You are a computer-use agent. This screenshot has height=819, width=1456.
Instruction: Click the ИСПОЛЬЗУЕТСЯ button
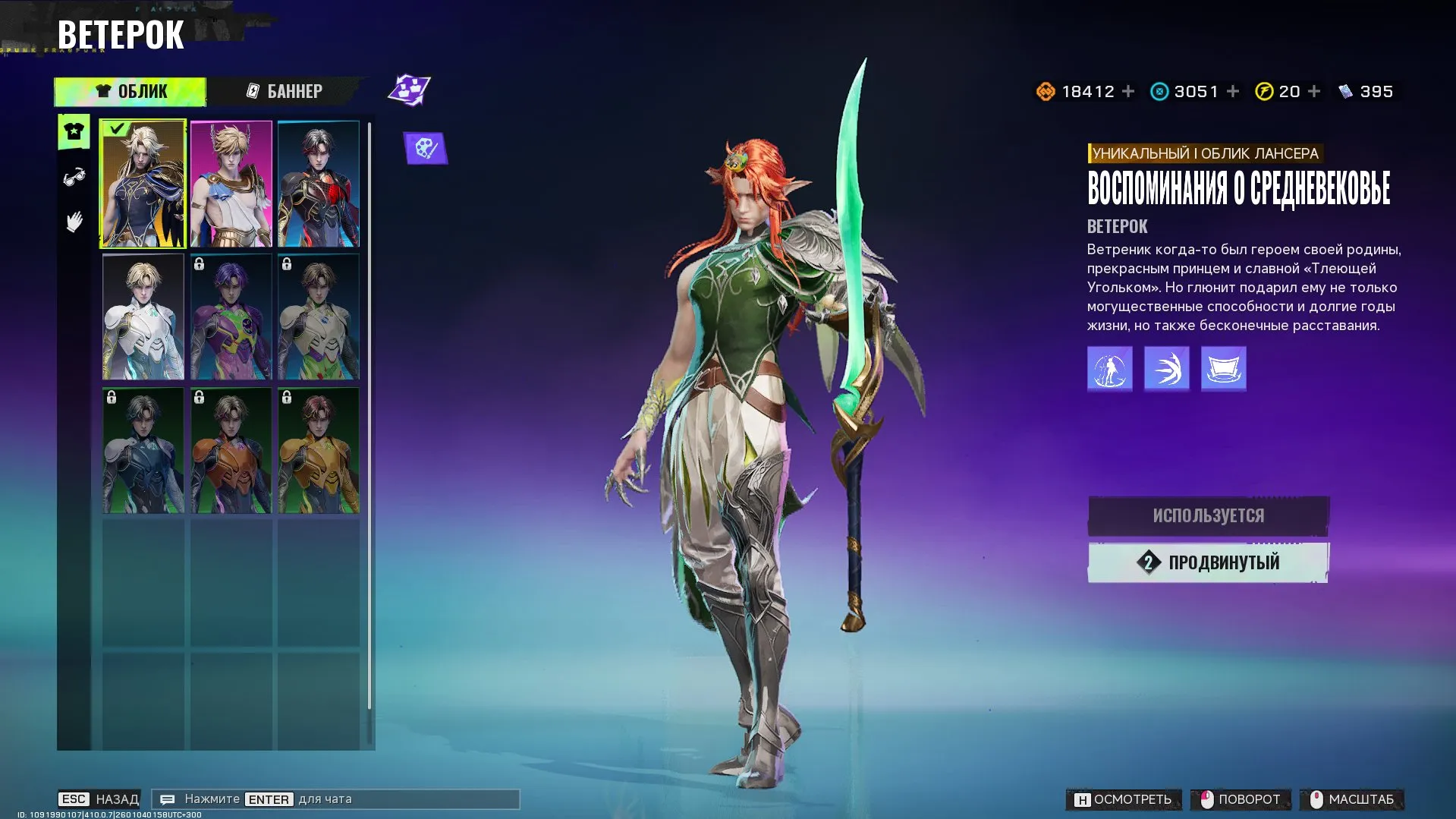pyautogui.click(x=1208, y=516)
